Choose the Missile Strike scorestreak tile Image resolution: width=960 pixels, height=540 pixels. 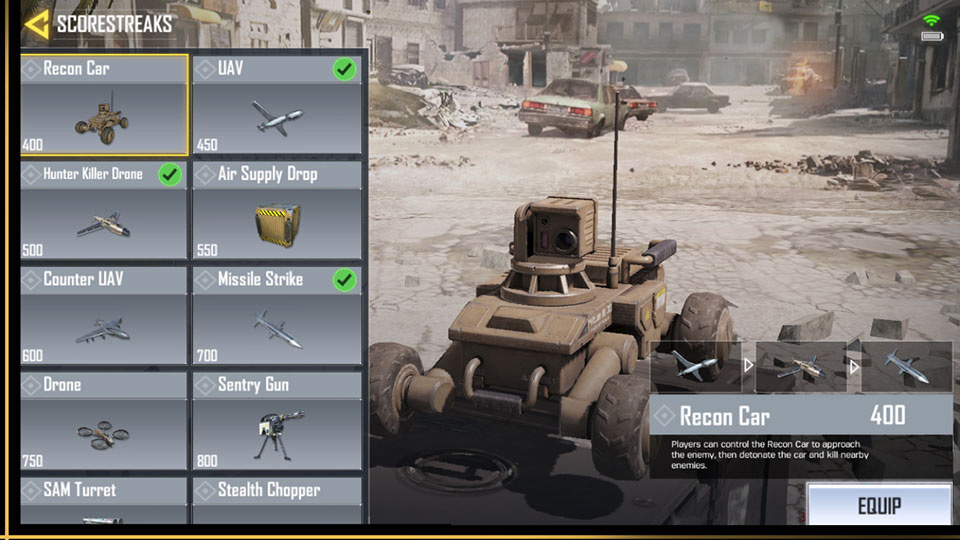click(x=276, y=315)
